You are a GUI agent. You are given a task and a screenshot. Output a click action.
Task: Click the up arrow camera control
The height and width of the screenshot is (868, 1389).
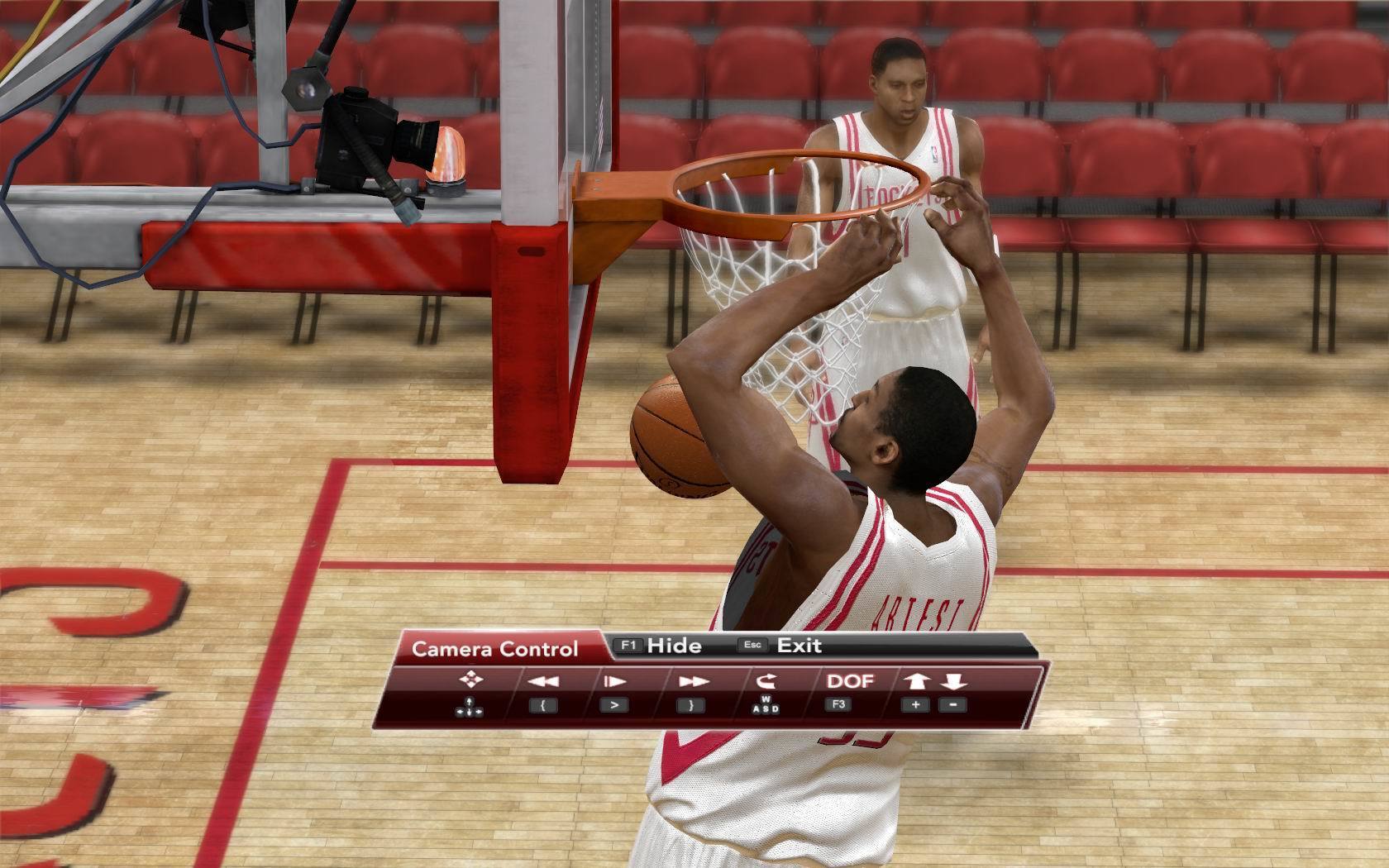(916, 681)
